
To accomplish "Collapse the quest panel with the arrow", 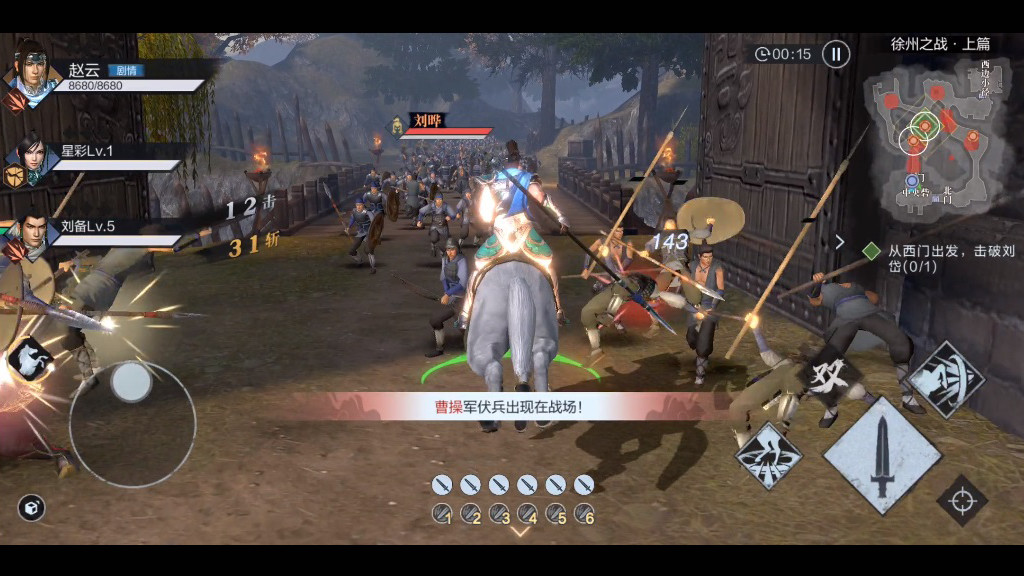I will [x=840, y=241].
